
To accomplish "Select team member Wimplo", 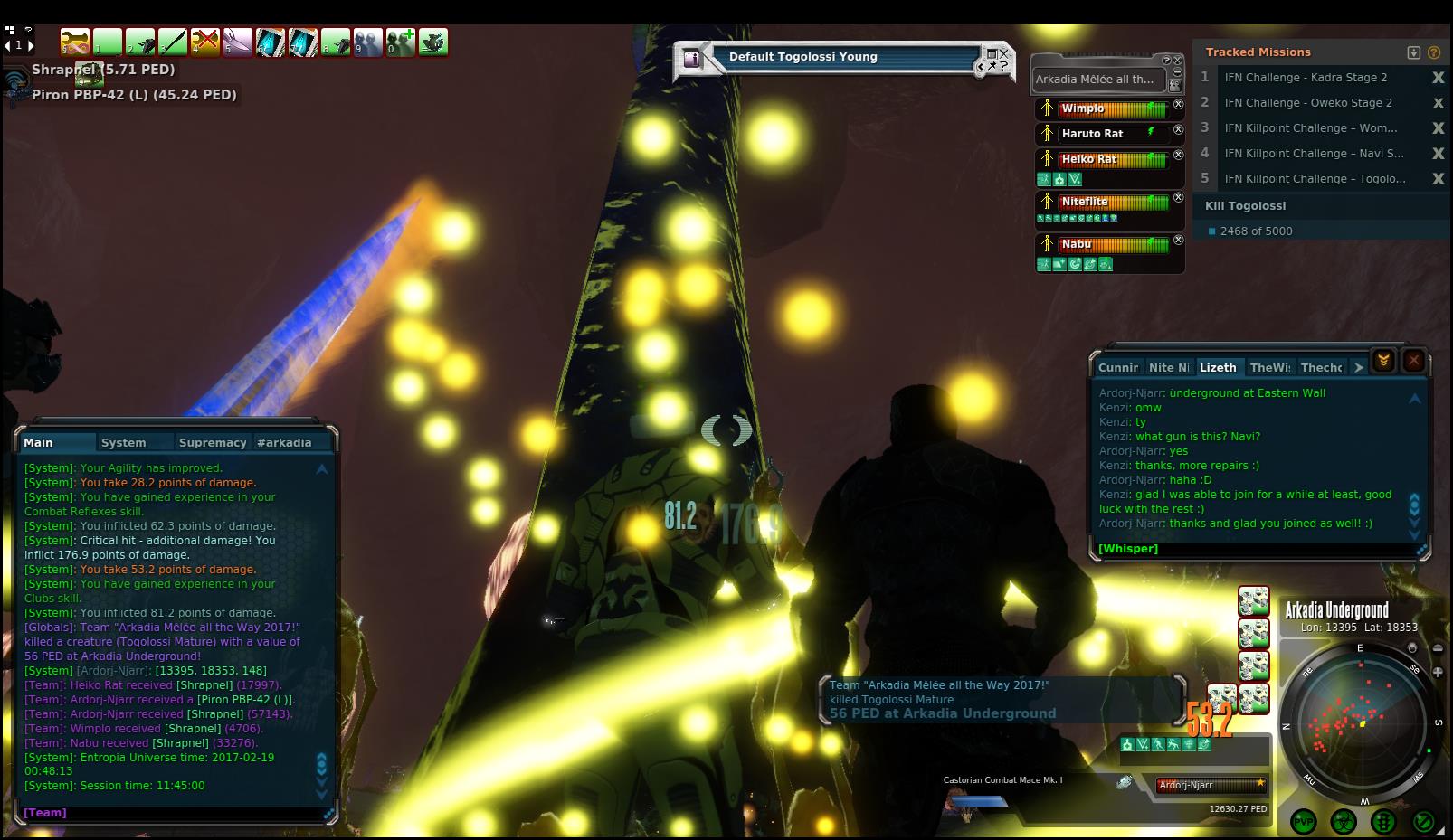I will click(1083, 109).
